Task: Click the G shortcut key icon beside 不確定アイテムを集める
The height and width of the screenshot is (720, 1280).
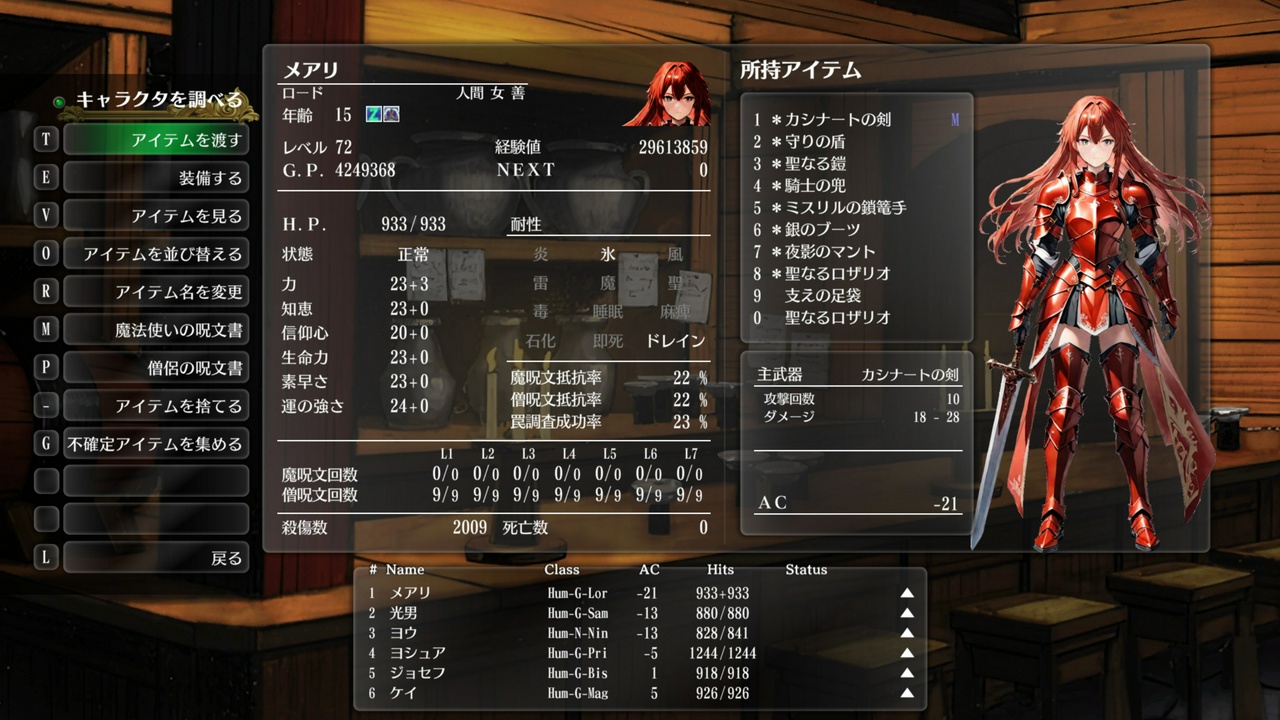Action: click(x=45, y=442)
